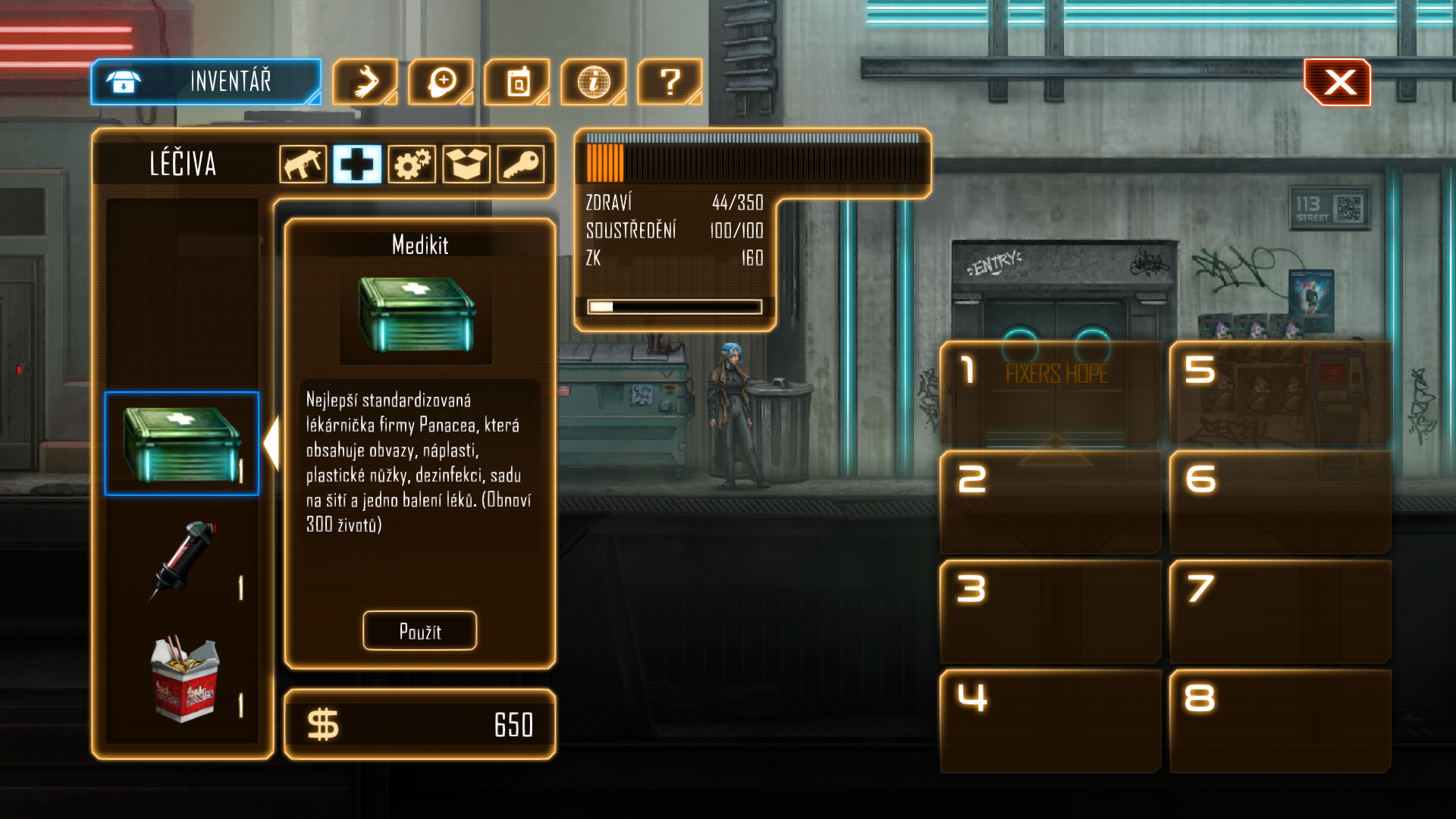Select the weapons gun category

tap(303, 164)
